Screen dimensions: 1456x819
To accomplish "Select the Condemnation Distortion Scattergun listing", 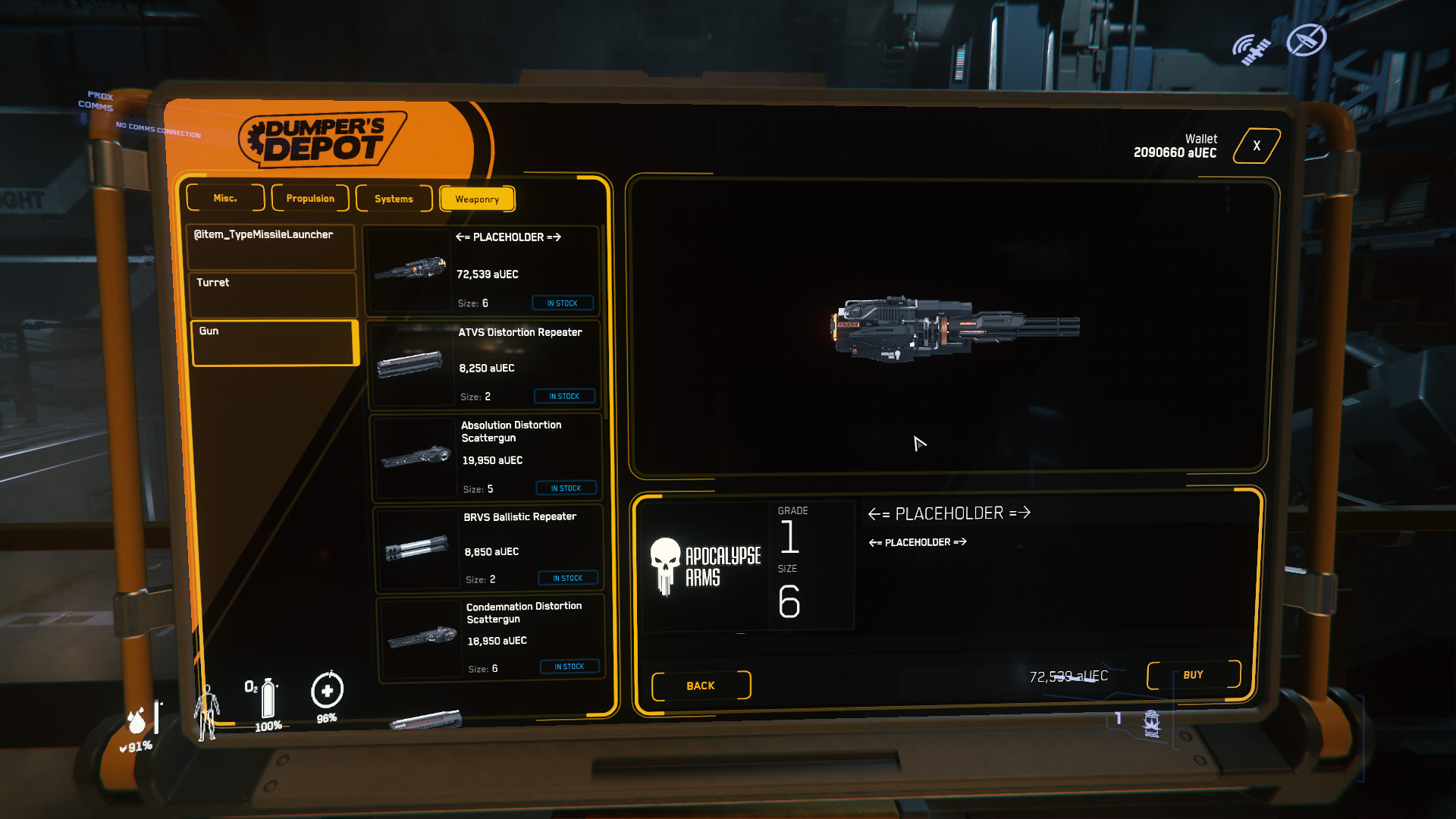I will 492,638.
